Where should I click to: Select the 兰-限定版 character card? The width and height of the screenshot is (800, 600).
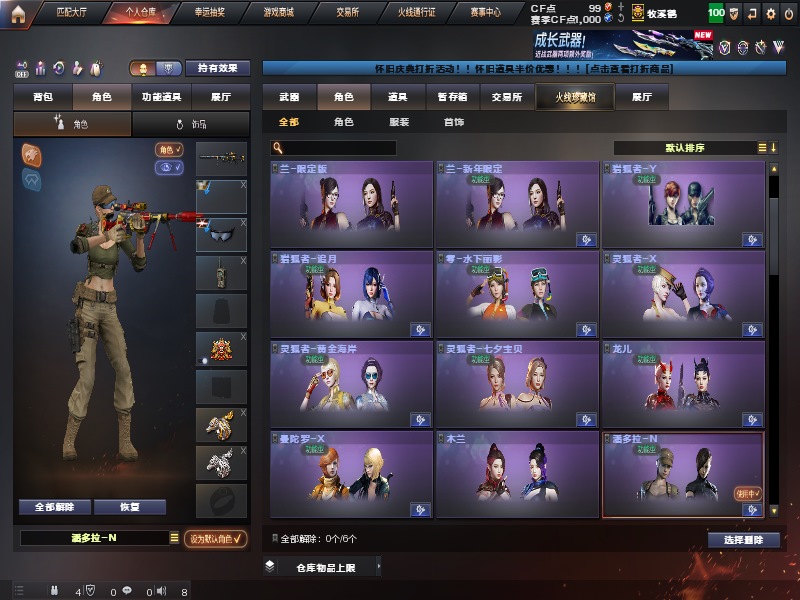351,204
